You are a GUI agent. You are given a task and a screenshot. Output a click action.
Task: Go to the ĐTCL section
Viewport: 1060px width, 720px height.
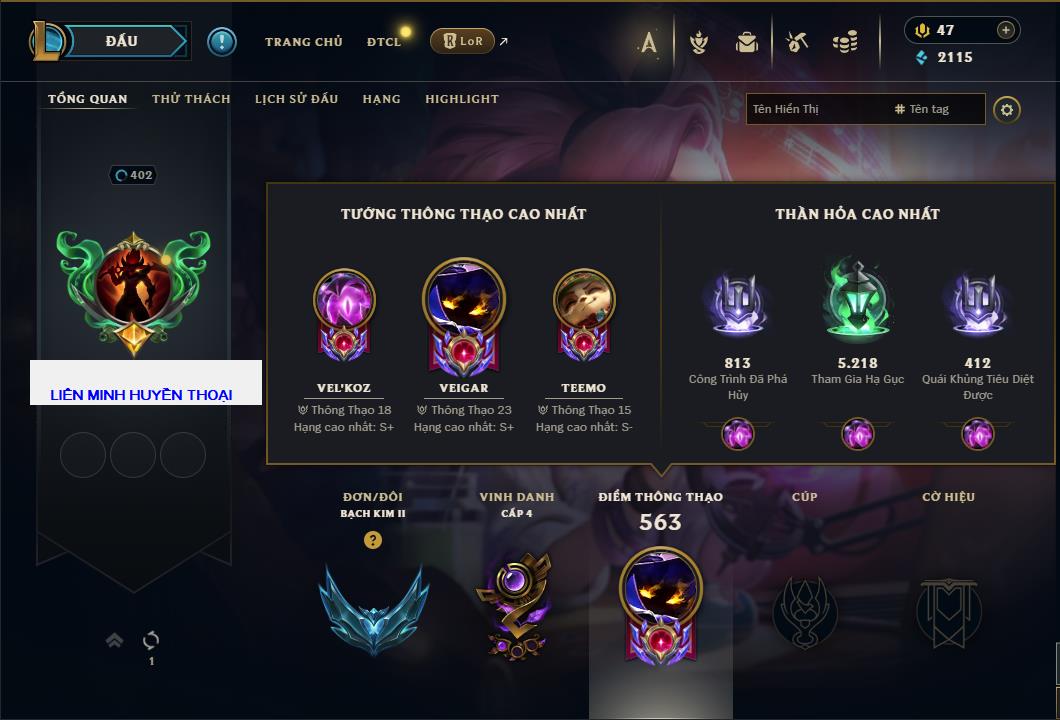pyautogui.click(x=384, y=42)
